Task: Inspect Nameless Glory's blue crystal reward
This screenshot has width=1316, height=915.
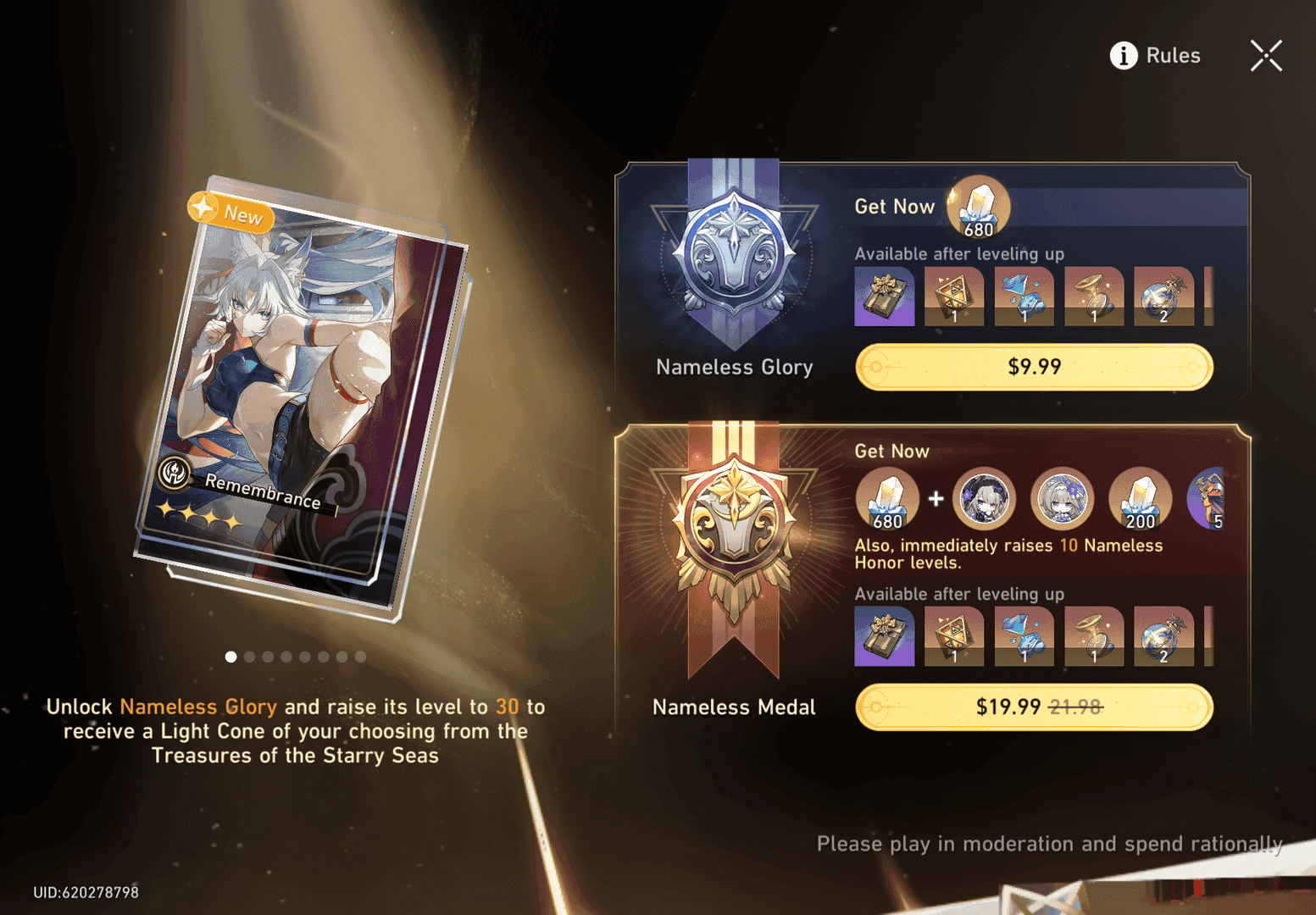Action: coord(1024,297)
